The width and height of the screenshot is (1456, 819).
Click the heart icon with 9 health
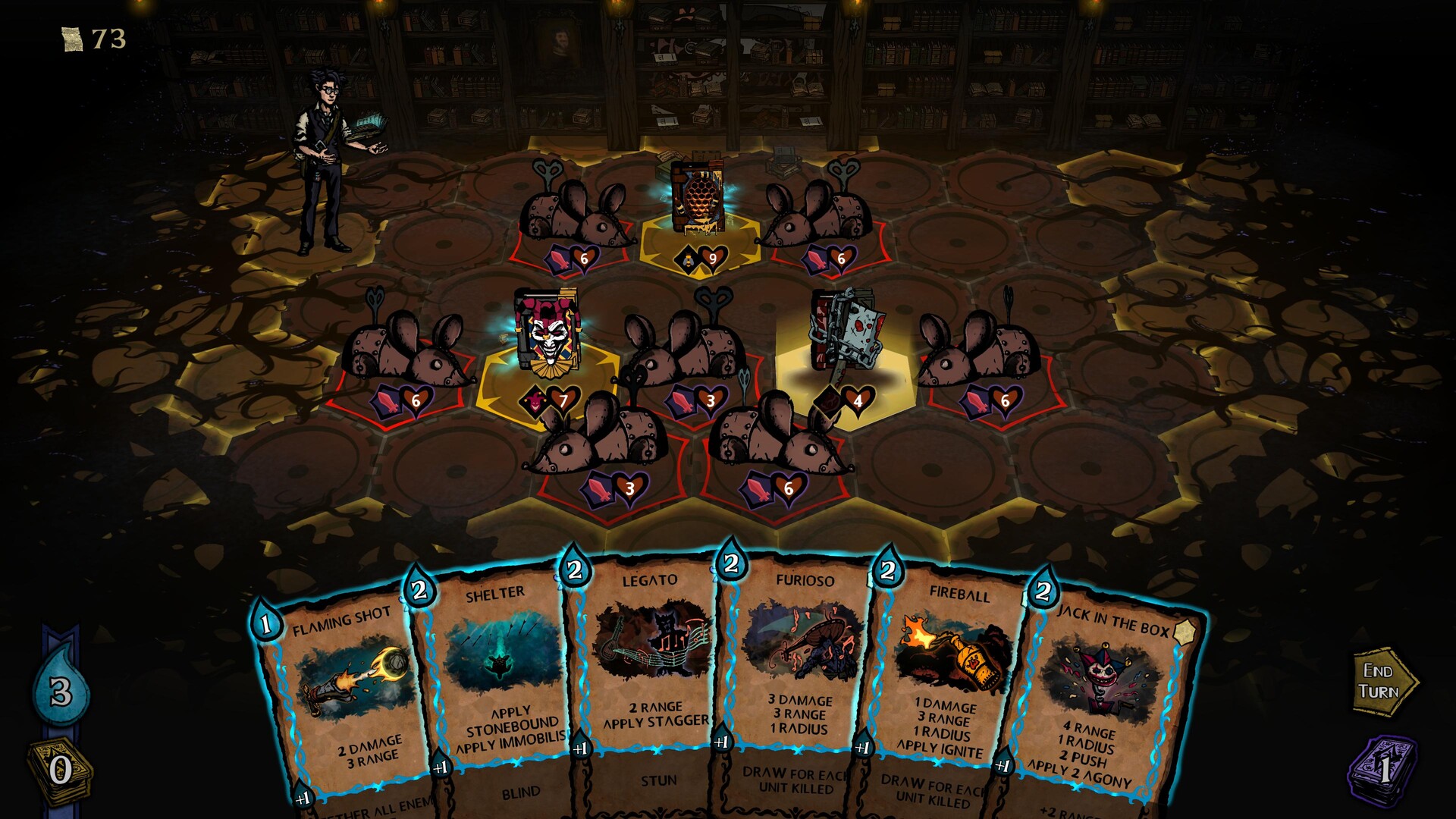[713, 258]
